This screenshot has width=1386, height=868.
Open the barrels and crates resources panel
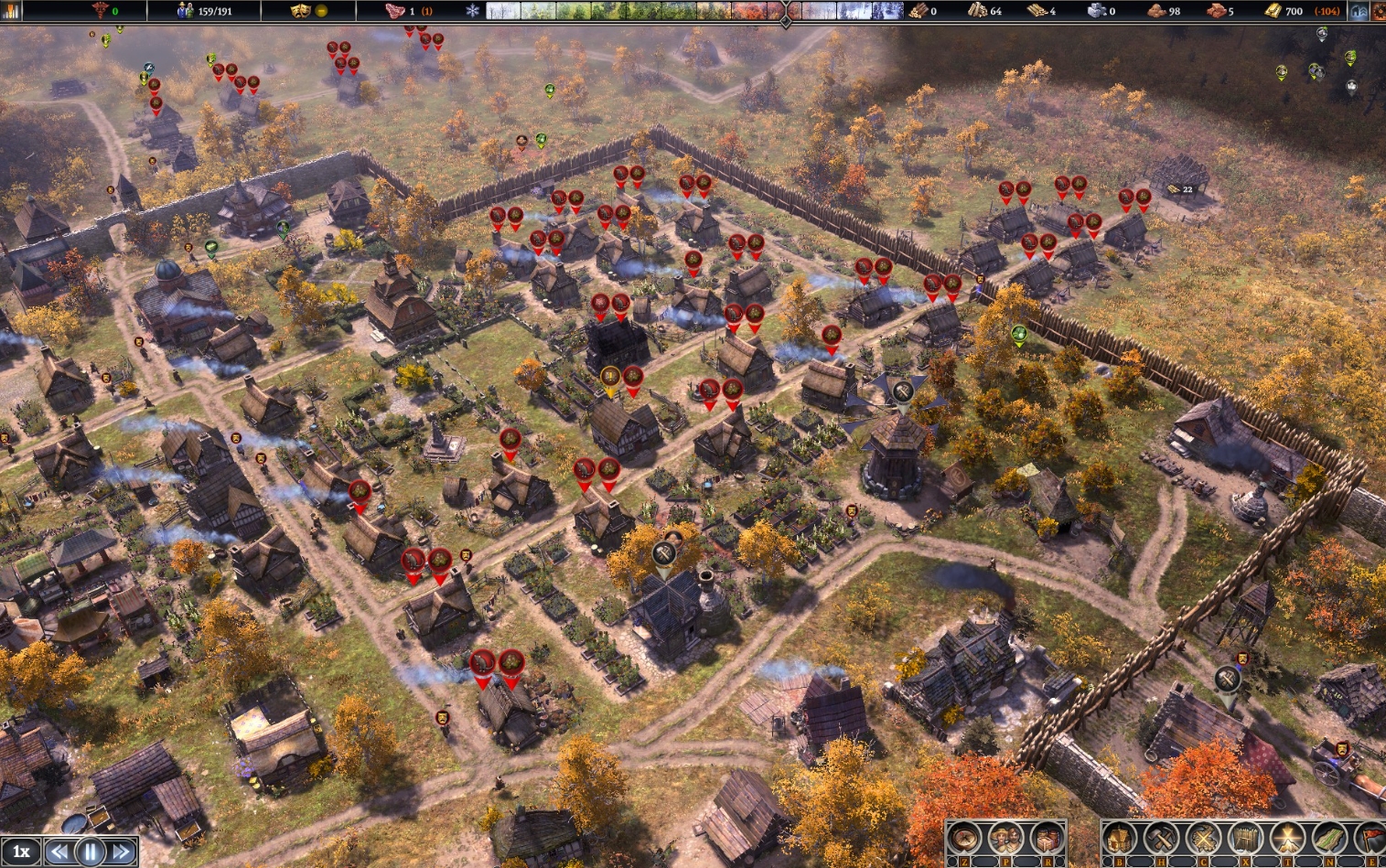1047,838
